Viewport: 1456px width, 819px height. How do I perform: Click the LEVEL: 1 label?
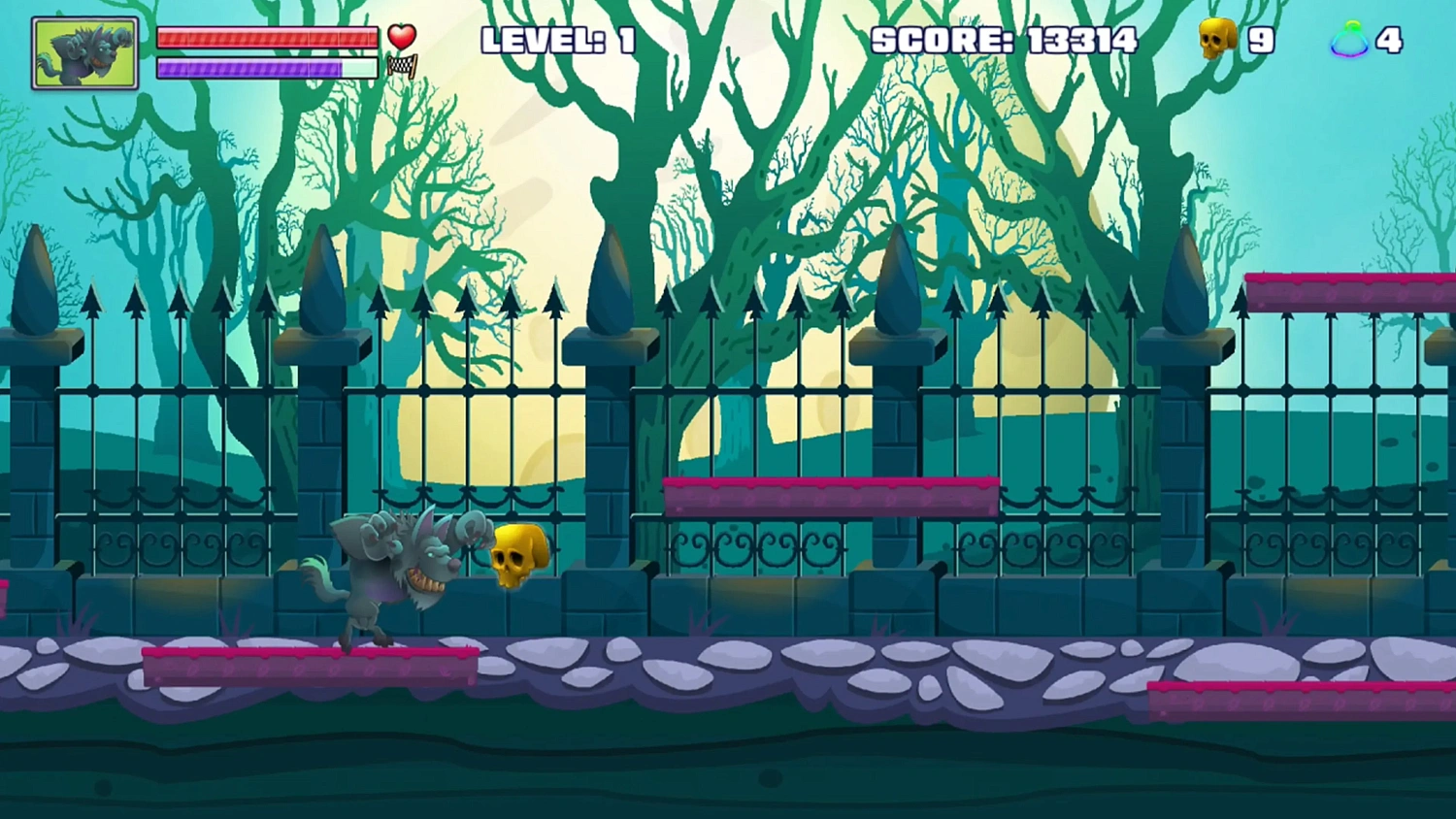pyautogui.click(x=559, y=41)
